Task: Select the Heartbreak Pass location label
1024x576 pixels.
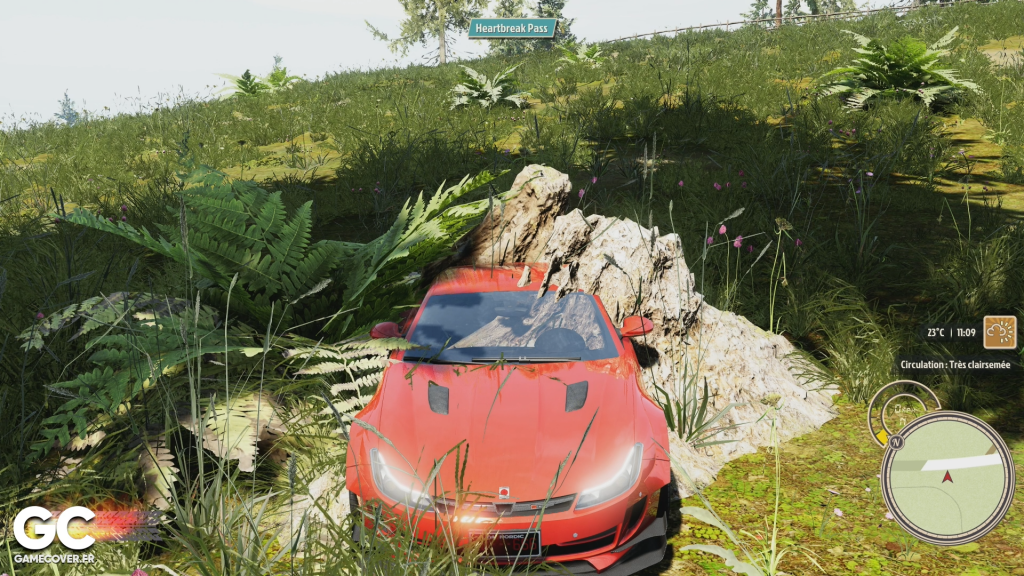Action: coord(512,28)
